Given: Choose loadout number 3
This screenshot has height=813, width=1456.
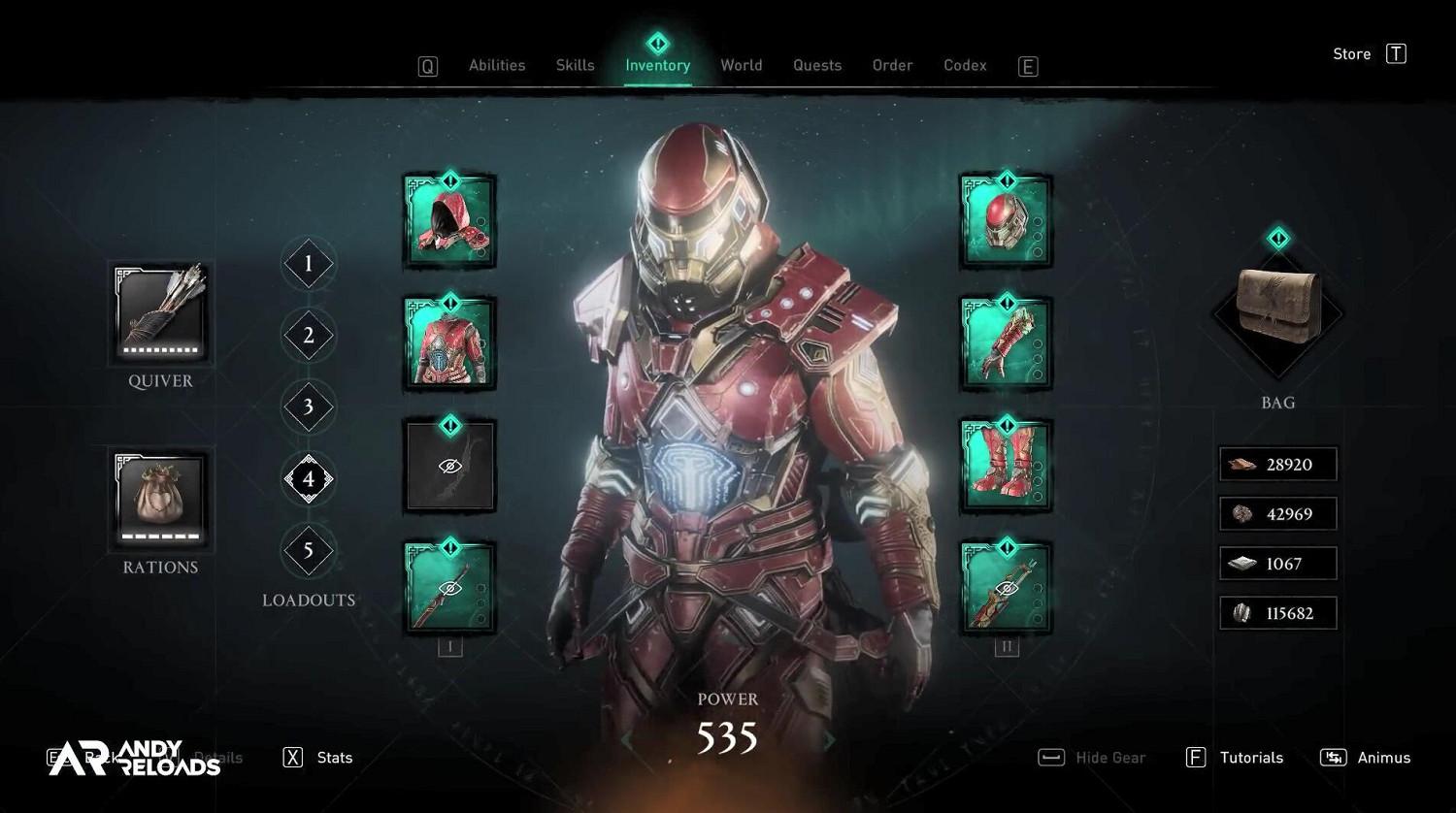Looking at the screenshot, I should (x=309, y=407).
